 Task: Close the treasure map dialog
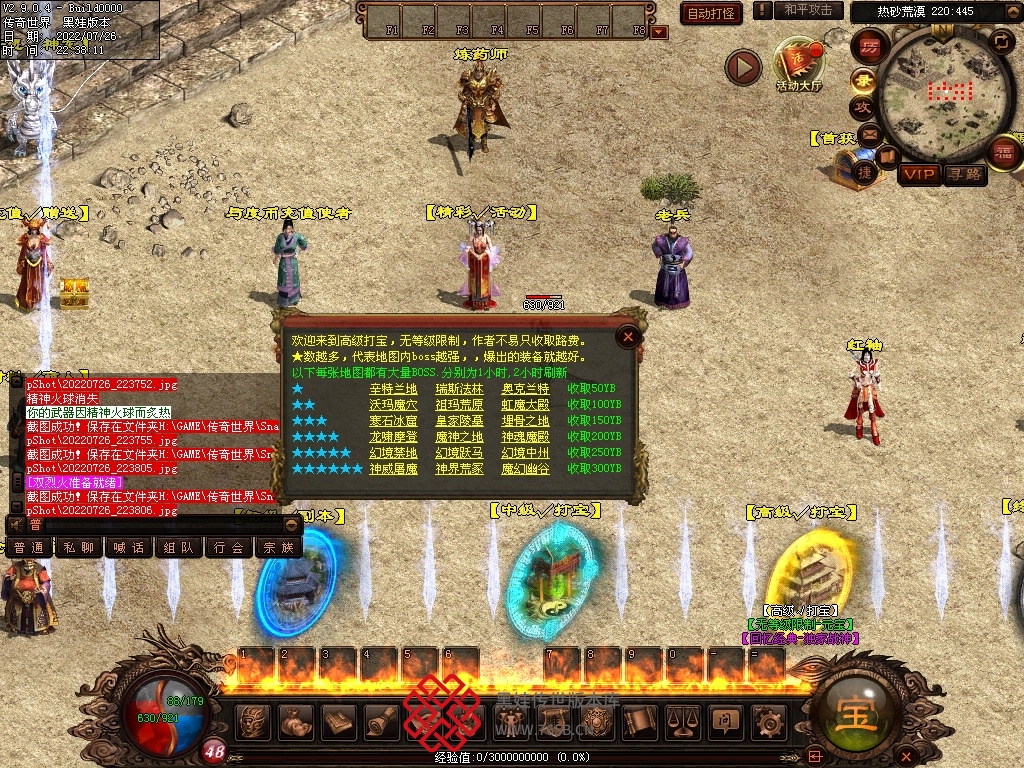(628, 337)
